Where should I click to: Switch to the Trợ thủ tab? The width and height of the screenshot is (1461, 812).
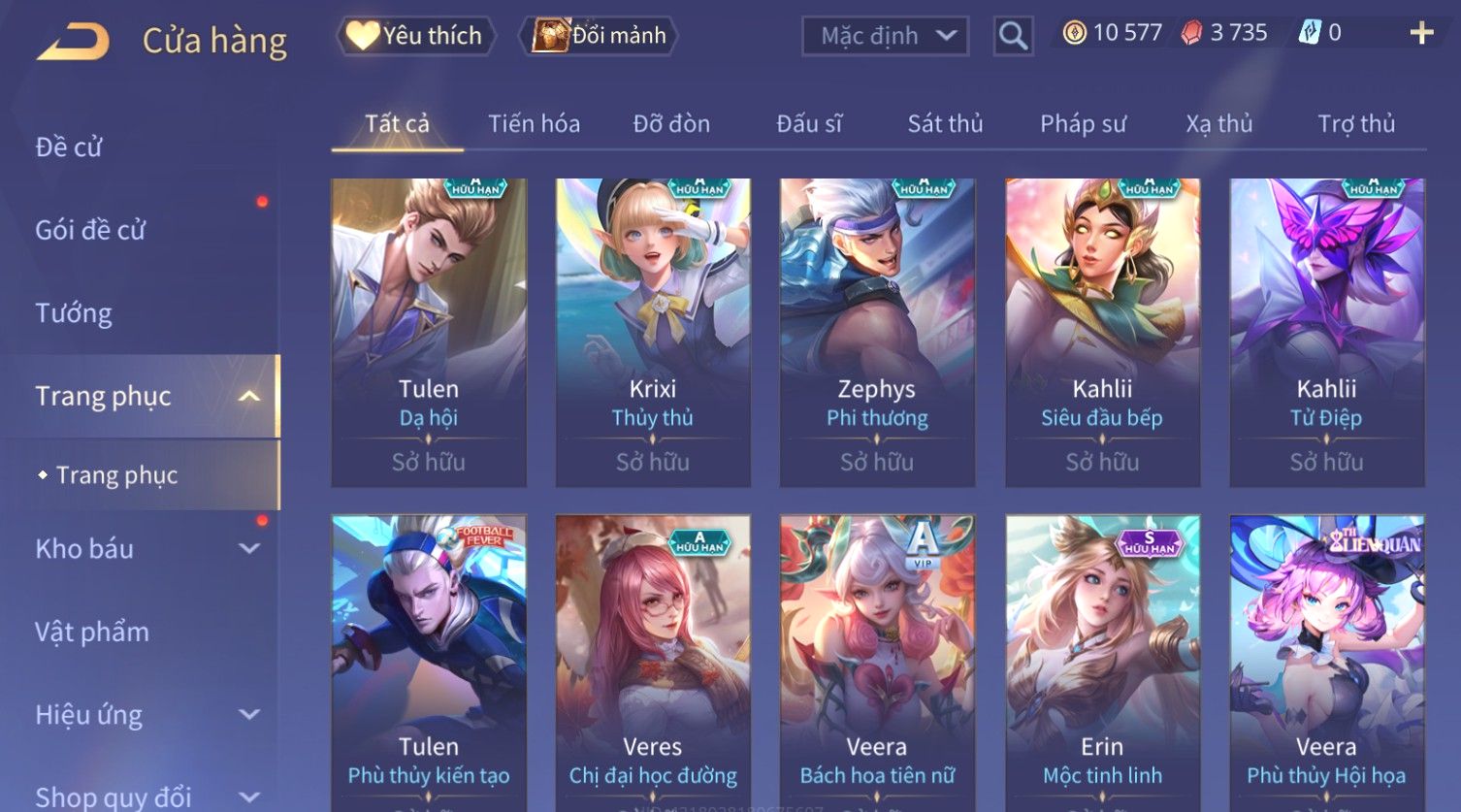coord(1355,124)
